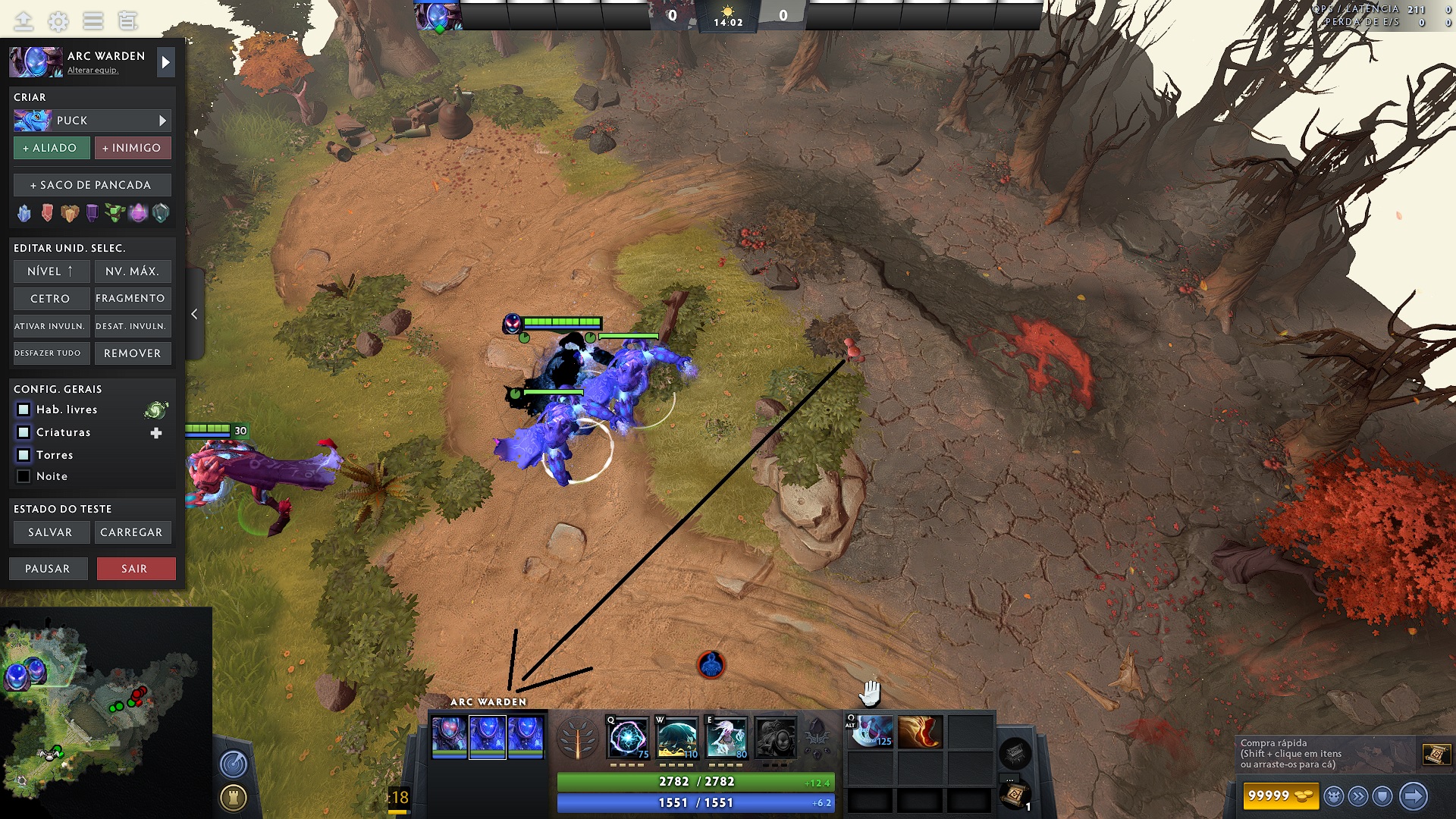Create an ally with the + ALIADO button
The image size is (1456, 819).
pyautogui.click(x=51, y=148)
